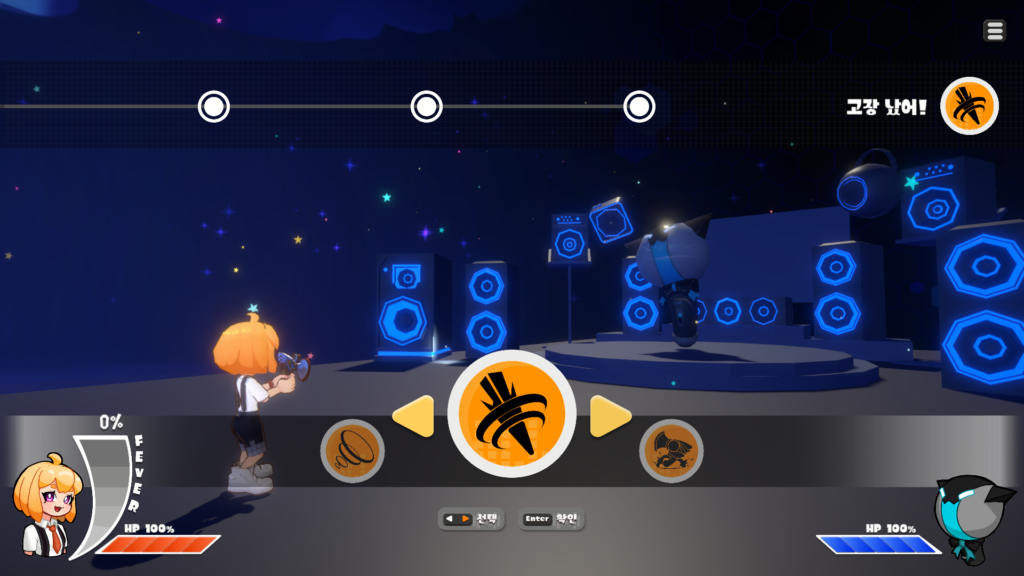
Task: Select the tornado skill icon
Action: pos(352,451)
